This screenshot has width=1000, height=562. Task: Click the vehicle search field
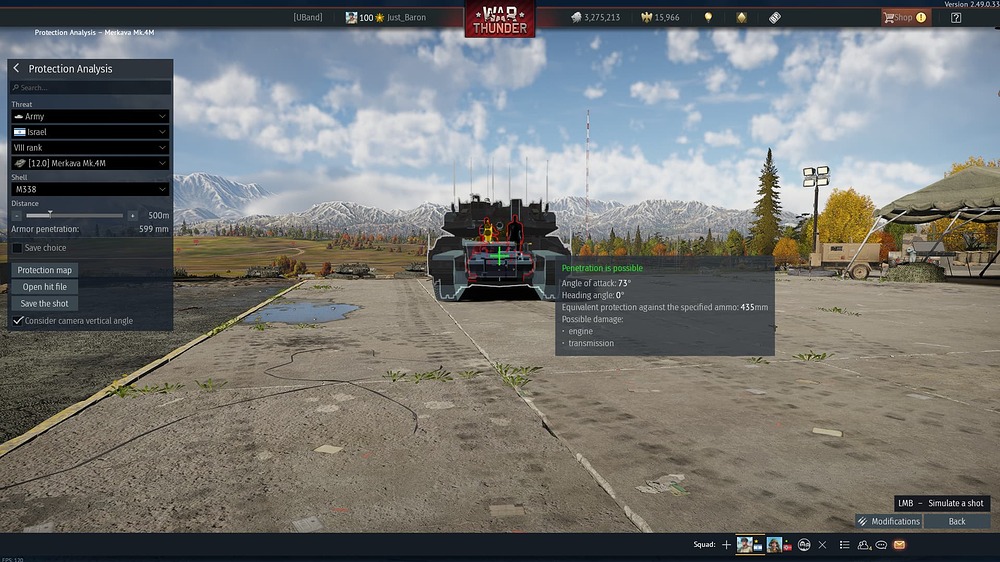pyautogui.click(x=90, y=88)
